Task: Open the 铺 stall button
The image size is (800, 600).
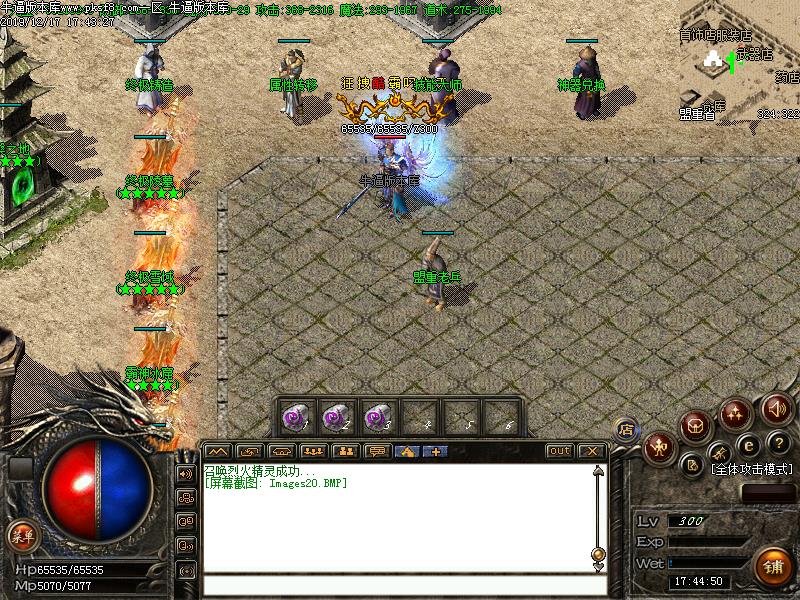Action: point(771,566)
